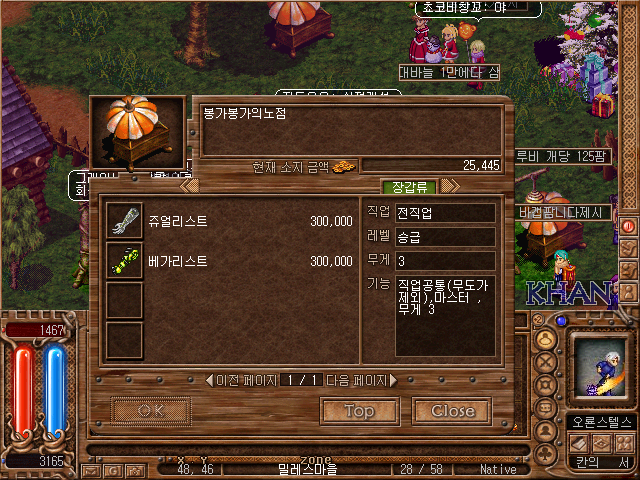The width and height of the screenshot is (640, 480).
Task: Switch to next item category arrow
Action: (450, 186)
